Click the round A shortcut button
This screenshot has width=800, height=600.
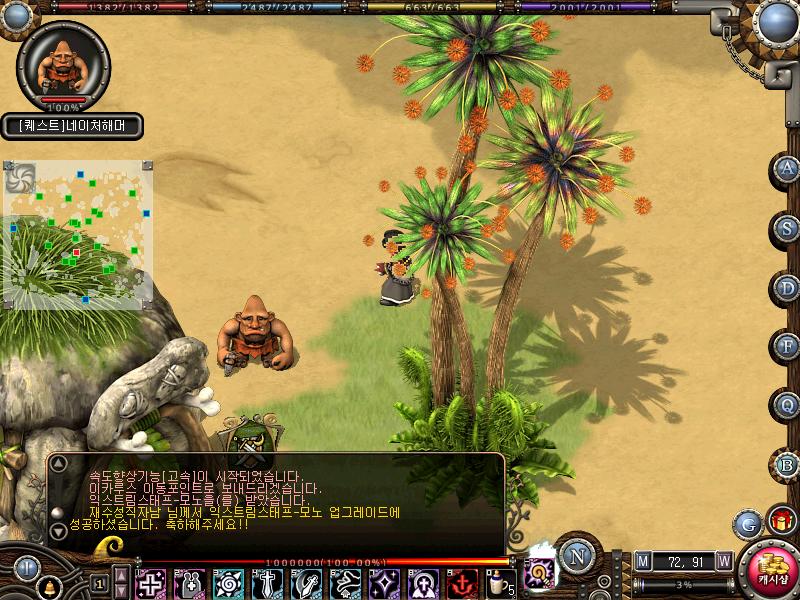(787, 169)
